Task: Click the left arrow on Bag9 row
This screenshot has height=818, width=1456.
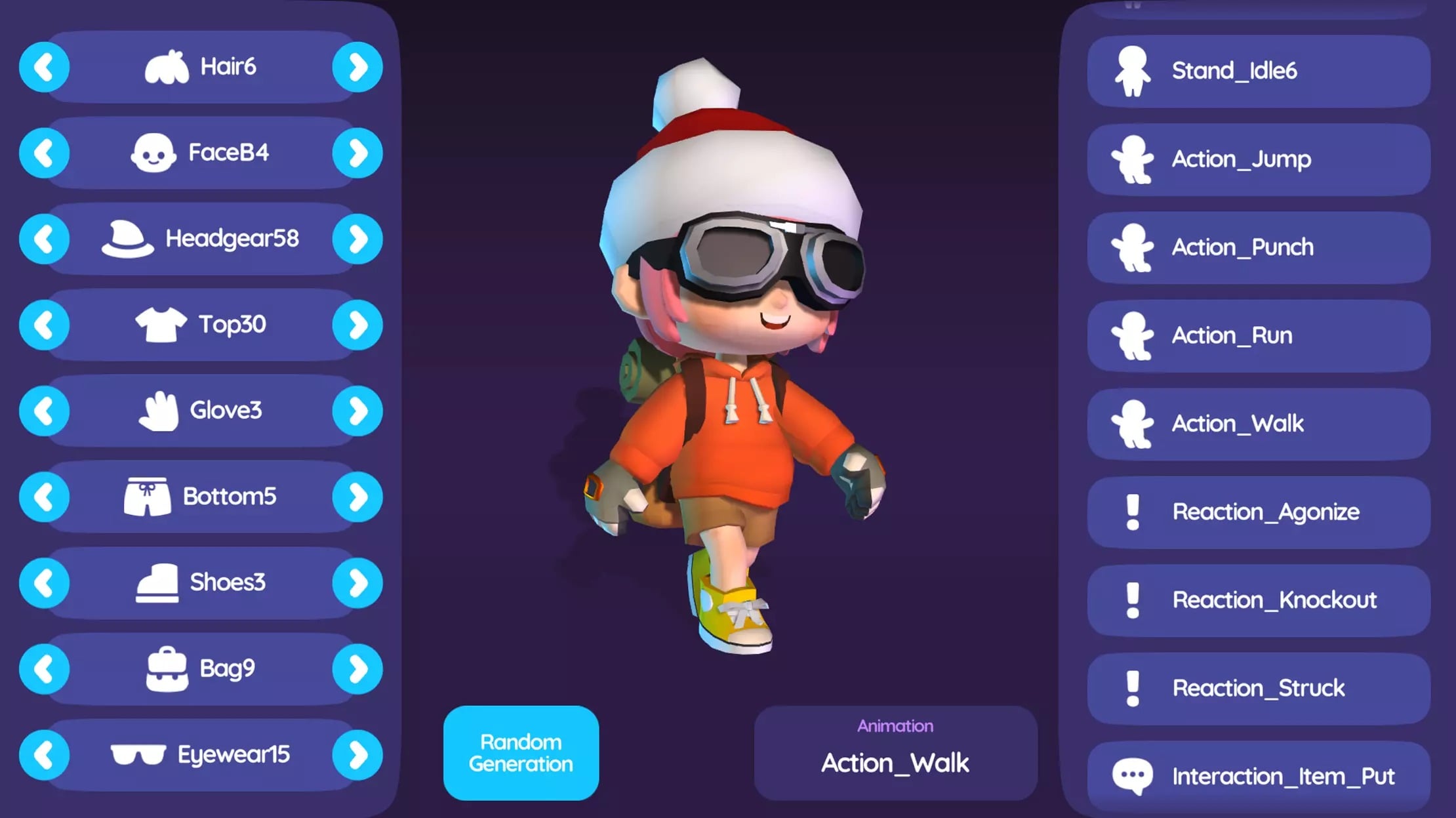Action: coord(43,668)
